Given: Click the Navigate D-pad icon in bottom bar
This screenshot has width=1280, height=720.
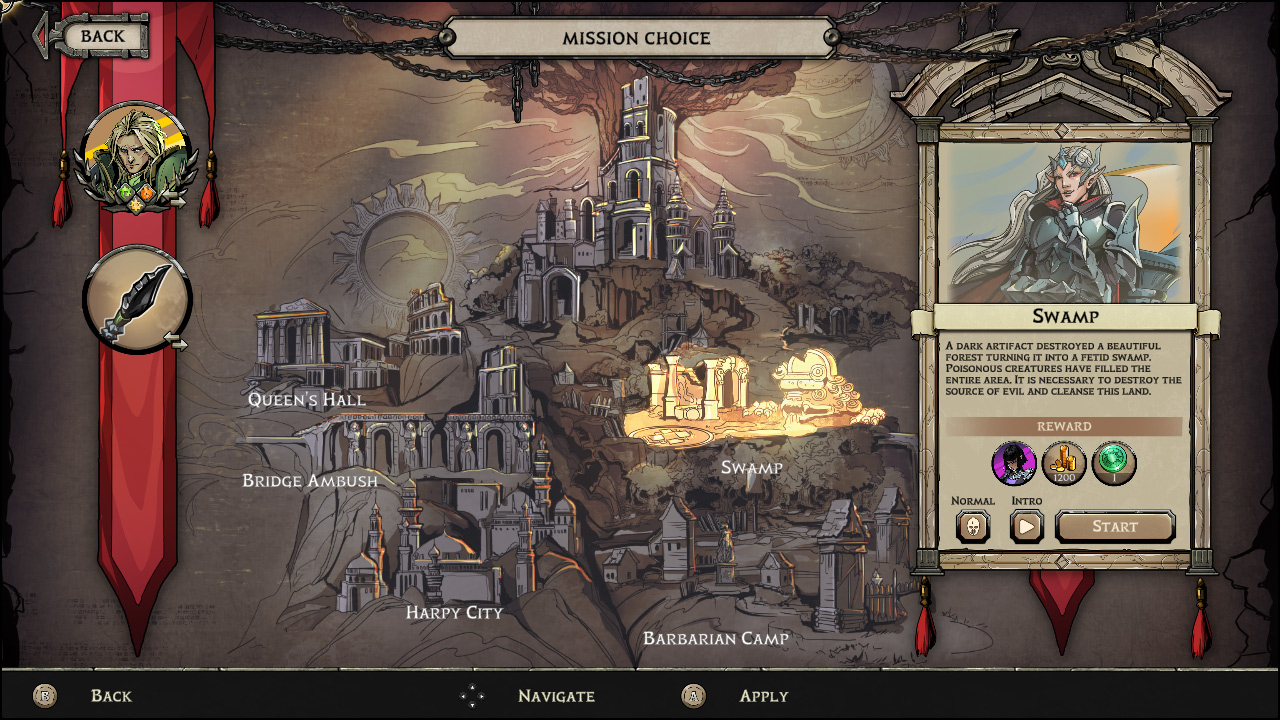Looking at the screenshot, I should [470, 695].
